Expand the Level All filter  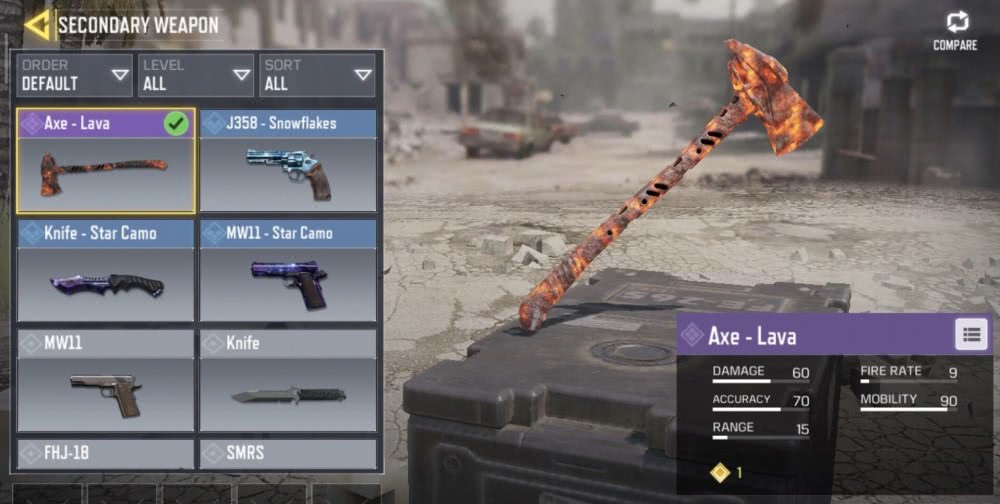(x=196, y=75)
